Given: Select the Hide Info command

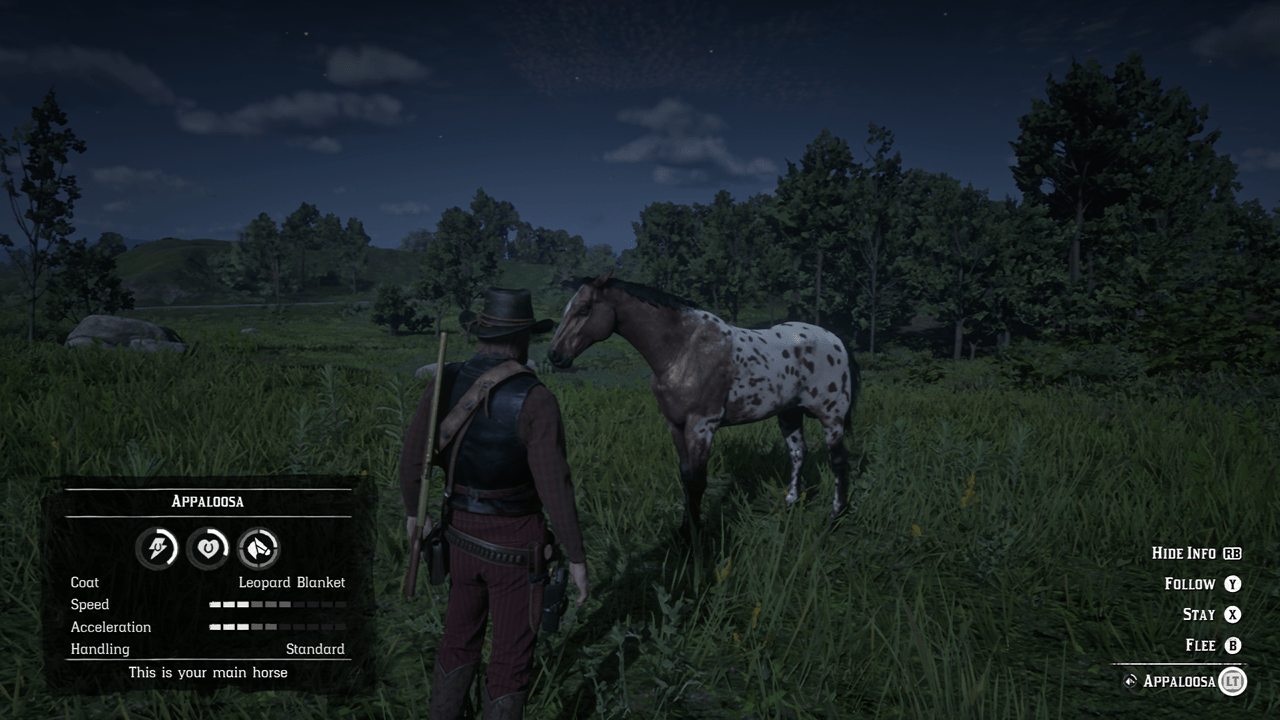Looking at the screenshot, I should click(1186, 553).
